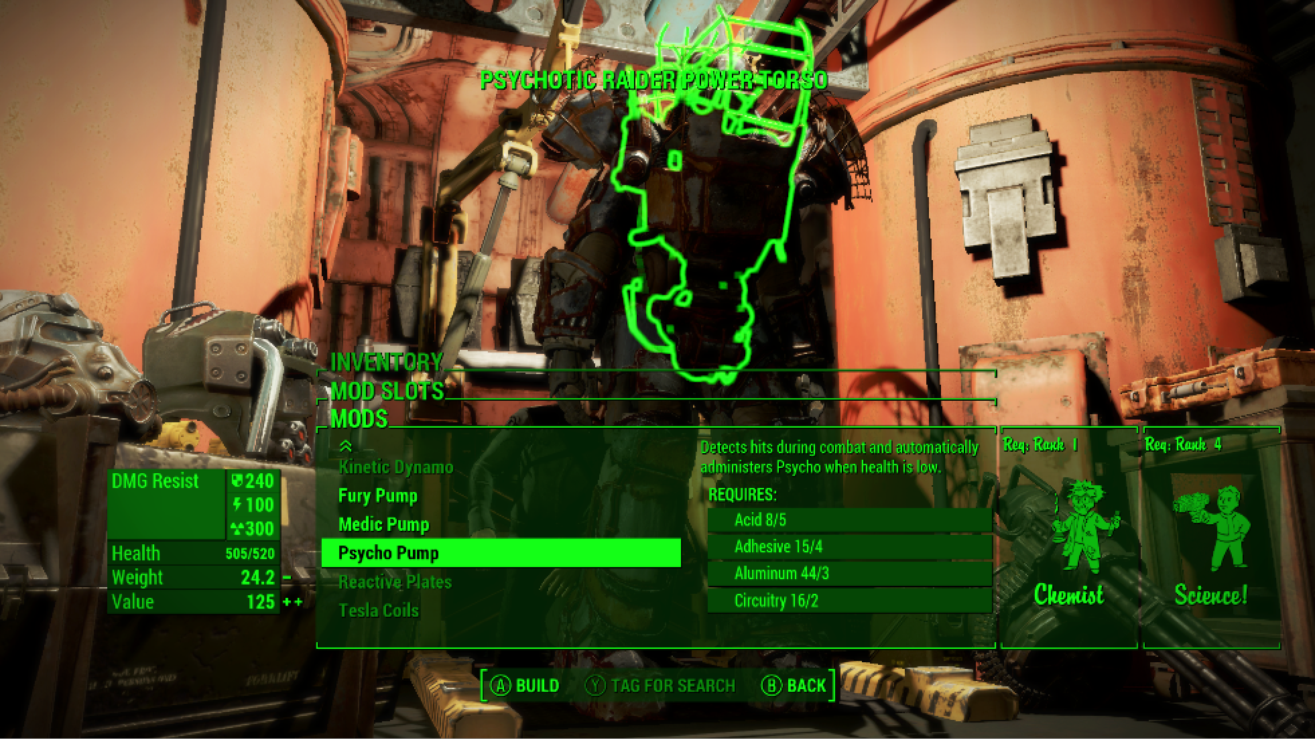Open the Inventory section header
1315x740 pixels.
coord(387,362)
